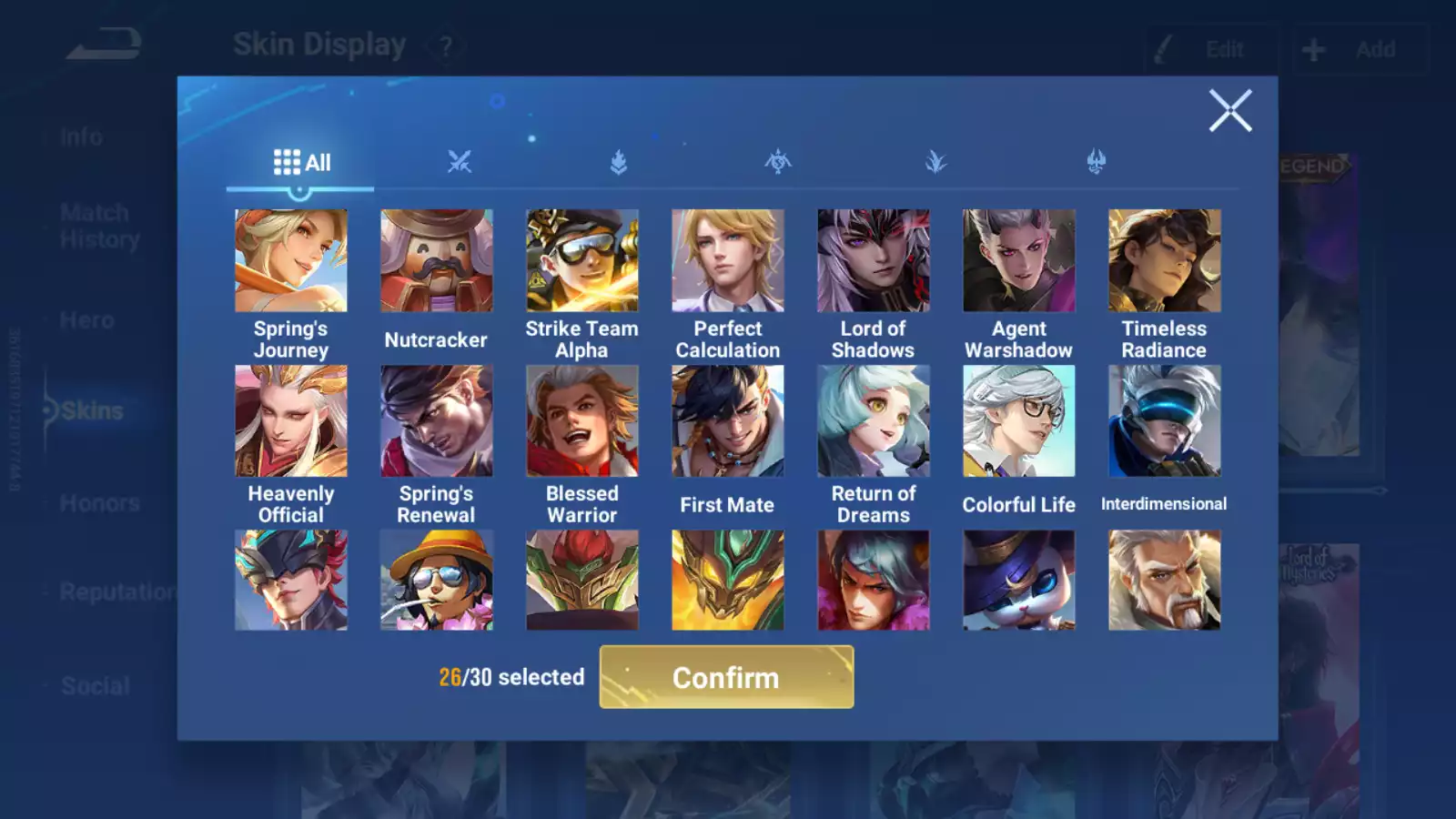The width and height of the screenshot is (1456, 819).
Task: Select the Spring's Journey skin
Action: 291,261
